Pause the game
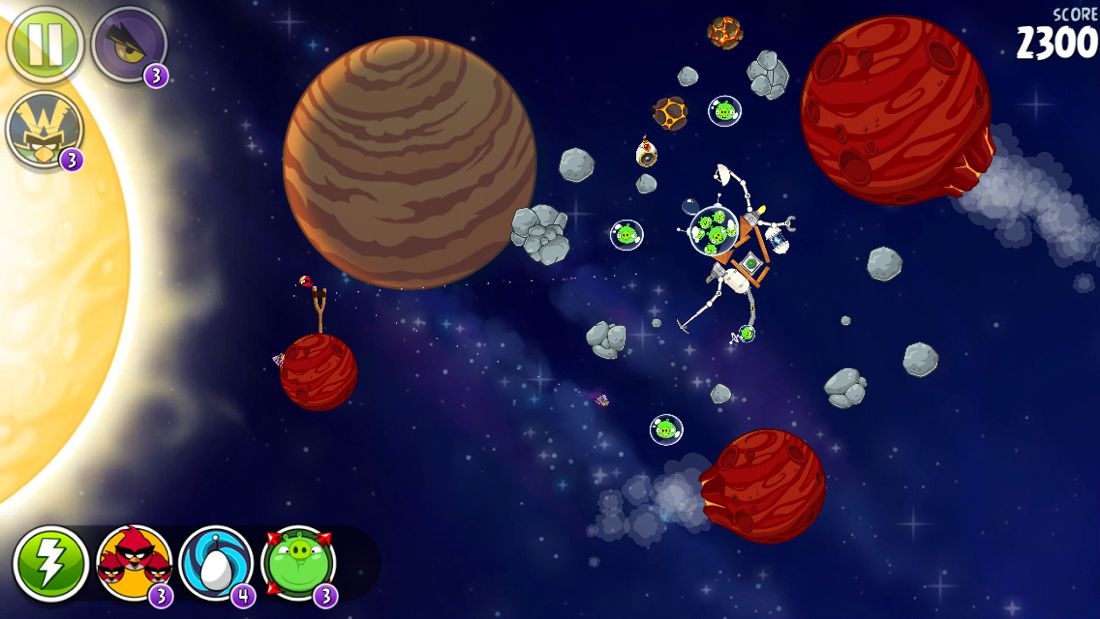The height and width of the screenshot is (619, 1100). (44, 44)
